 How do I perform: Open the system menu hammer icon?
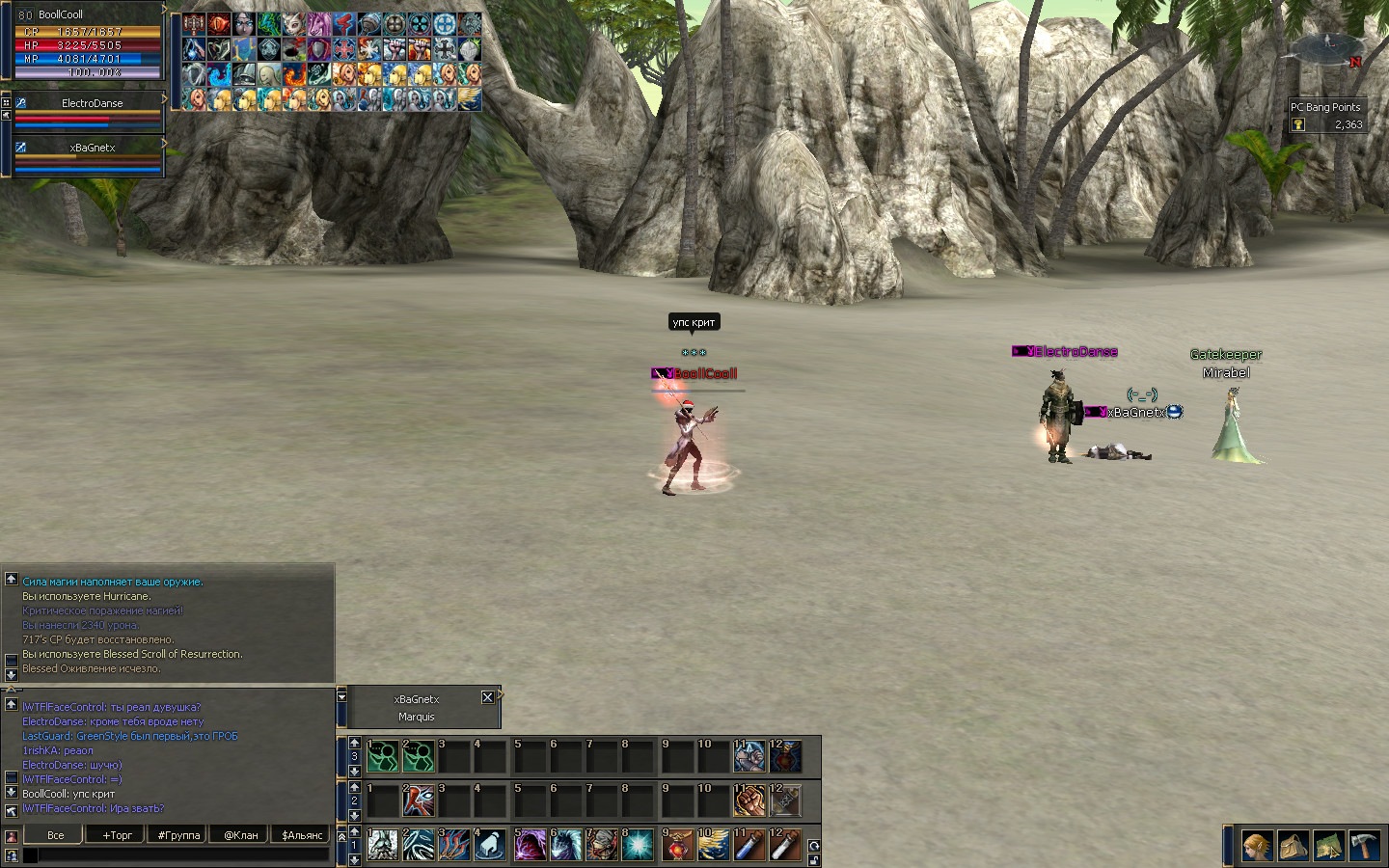click(x=1364, y=846)
